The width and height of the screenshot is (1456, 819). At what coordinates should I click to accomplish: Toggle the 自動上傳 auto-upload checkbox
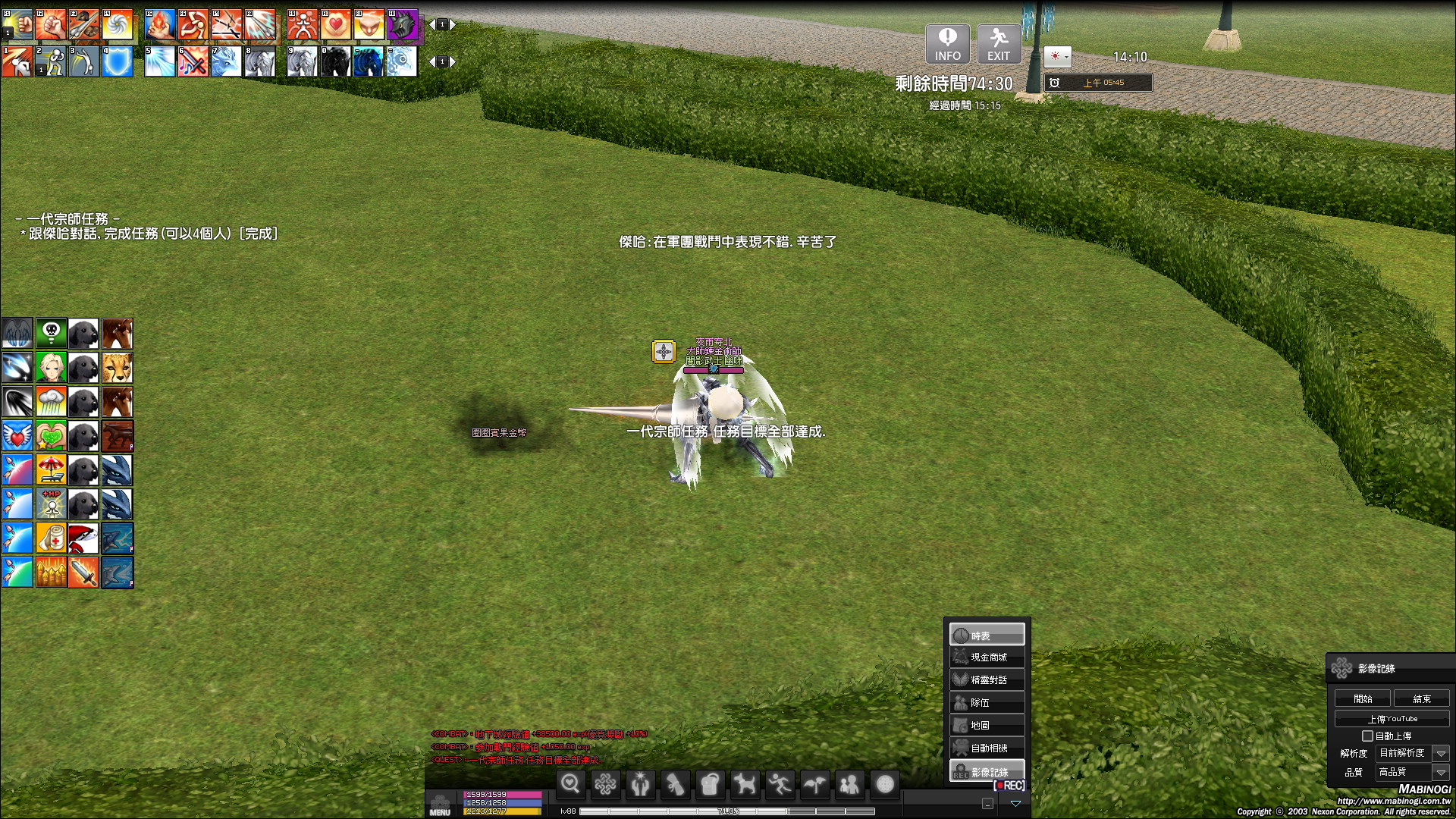click(1367, 736)
